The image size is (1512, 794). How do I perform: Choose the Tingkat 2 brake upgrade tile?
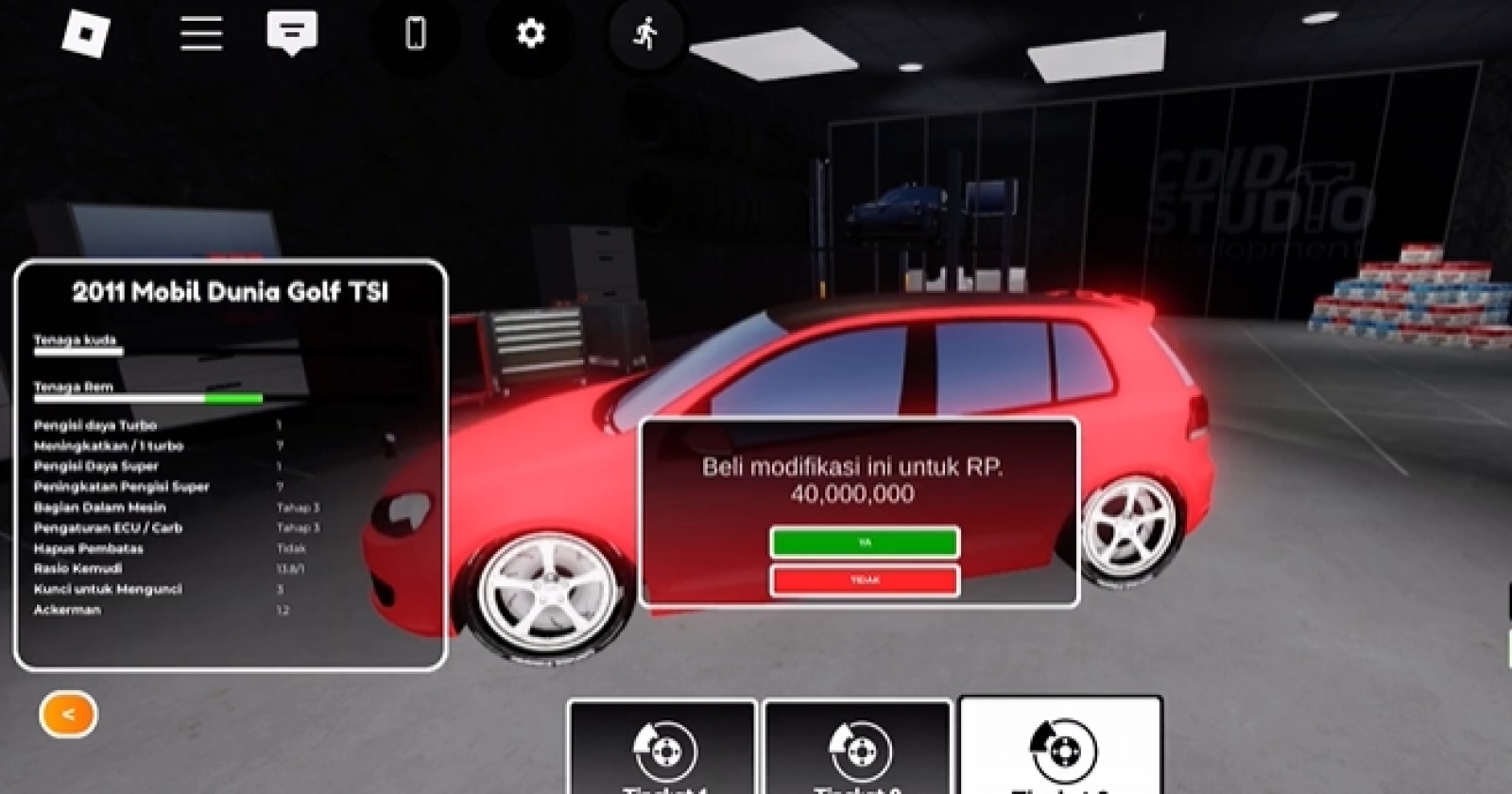(857, 750)
